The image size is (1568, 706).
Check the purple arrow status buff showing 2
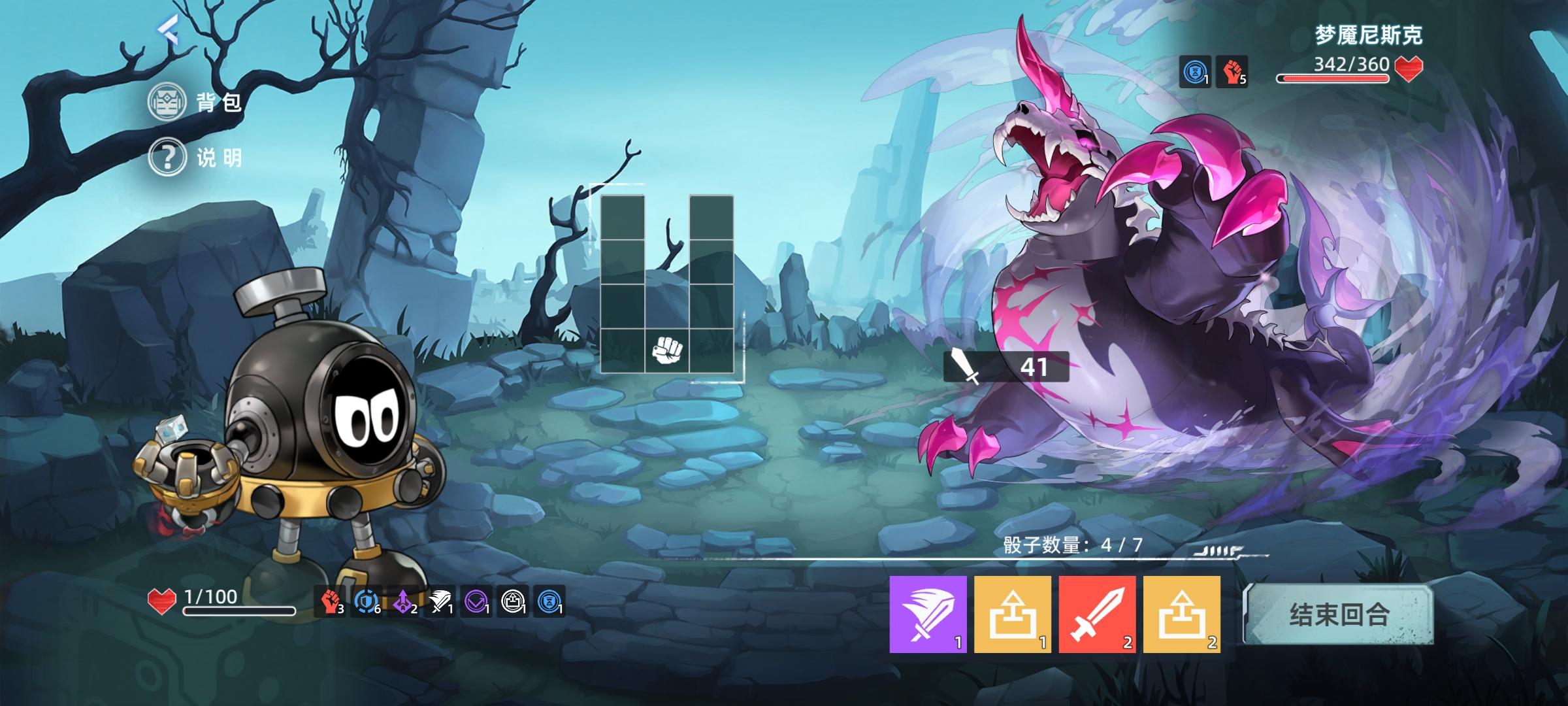[x=404, y=603]
